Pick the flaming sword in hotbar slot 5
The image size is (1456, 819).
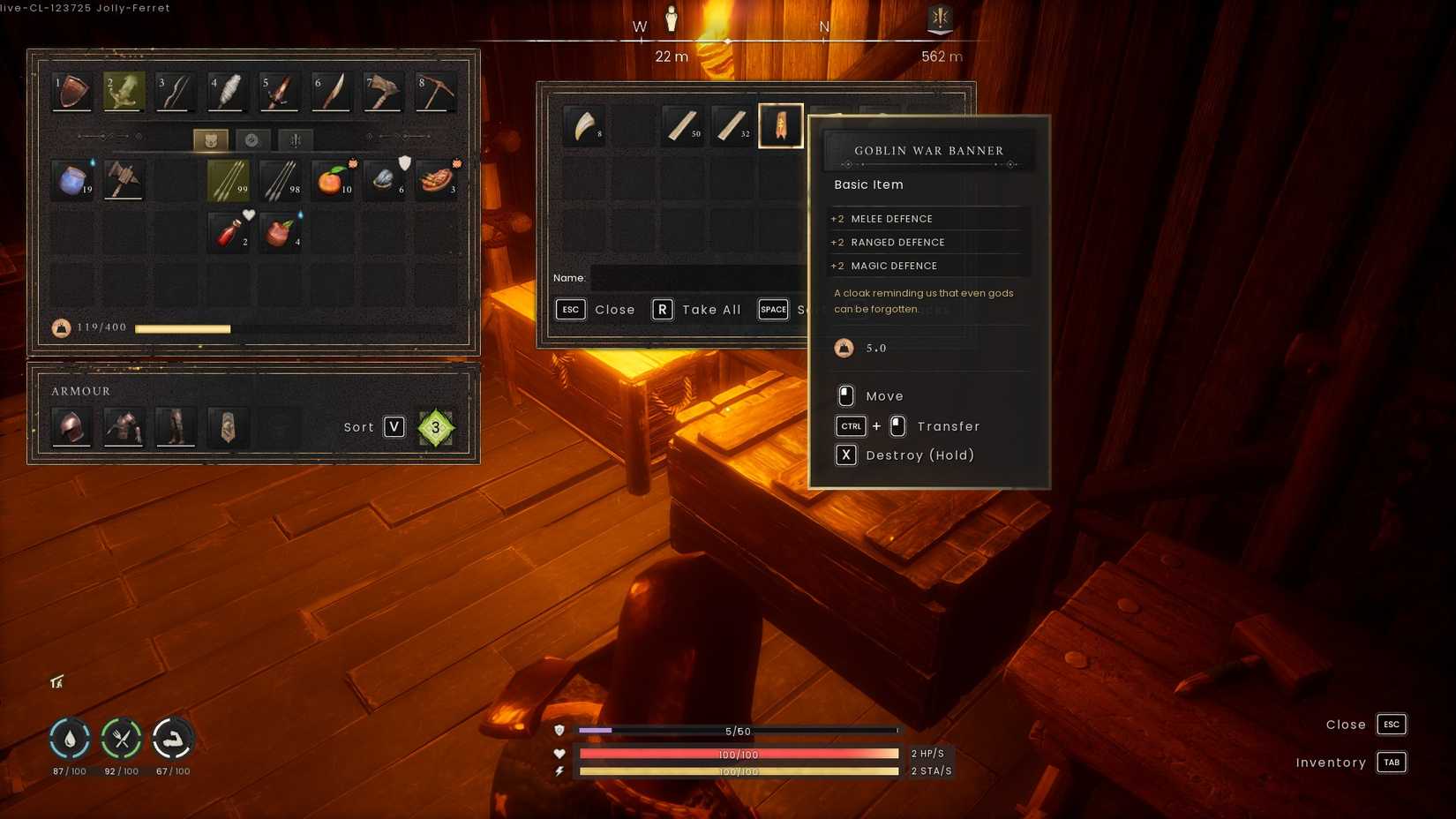[279, 92]
